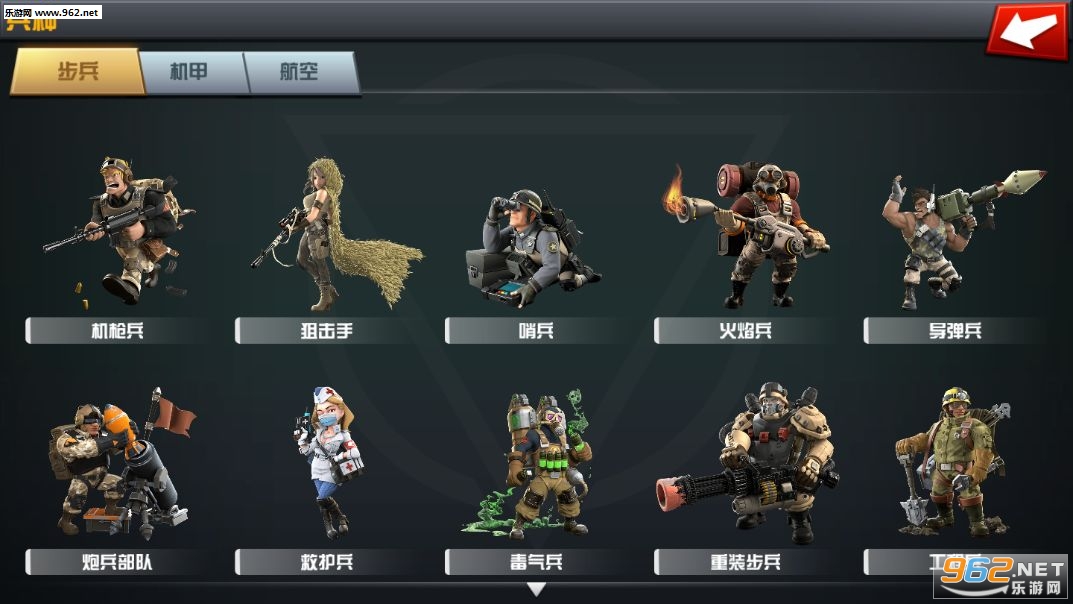1073x604 pixels.
Task: Go back with the red arrow button
Action: pos(1025,31)
